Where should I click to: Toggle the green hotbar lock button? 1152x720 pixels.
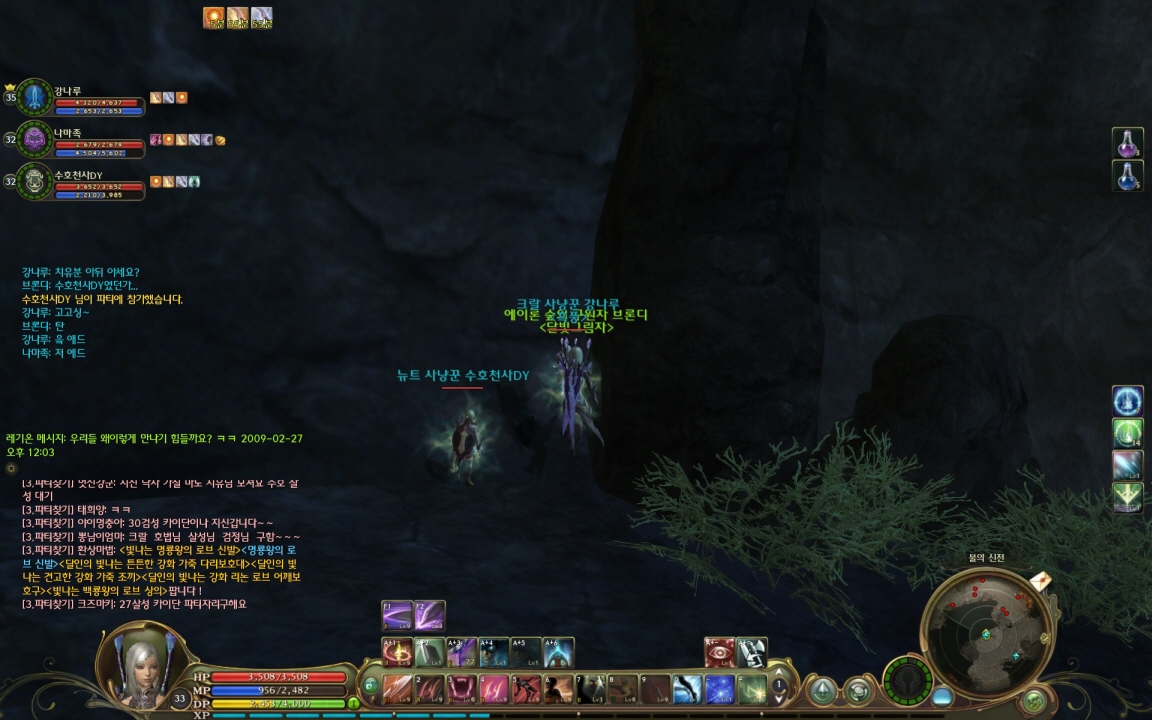click(x=370, y=686)
